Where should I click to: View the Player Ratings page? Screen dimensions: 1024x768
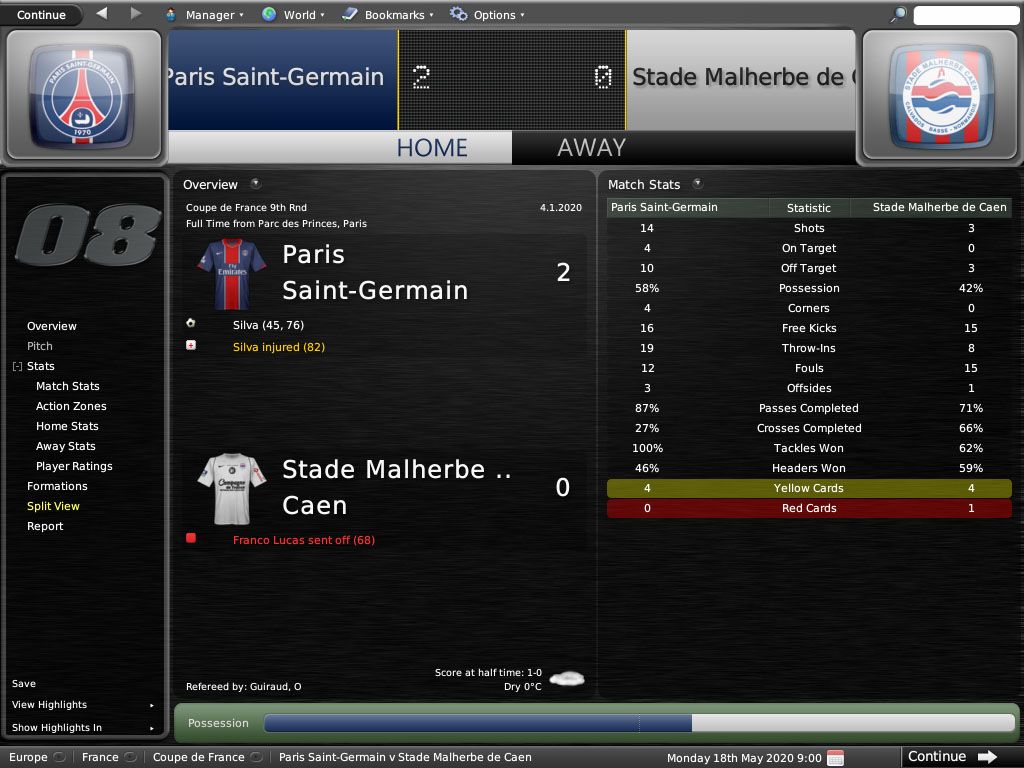[x=74, y=466]
